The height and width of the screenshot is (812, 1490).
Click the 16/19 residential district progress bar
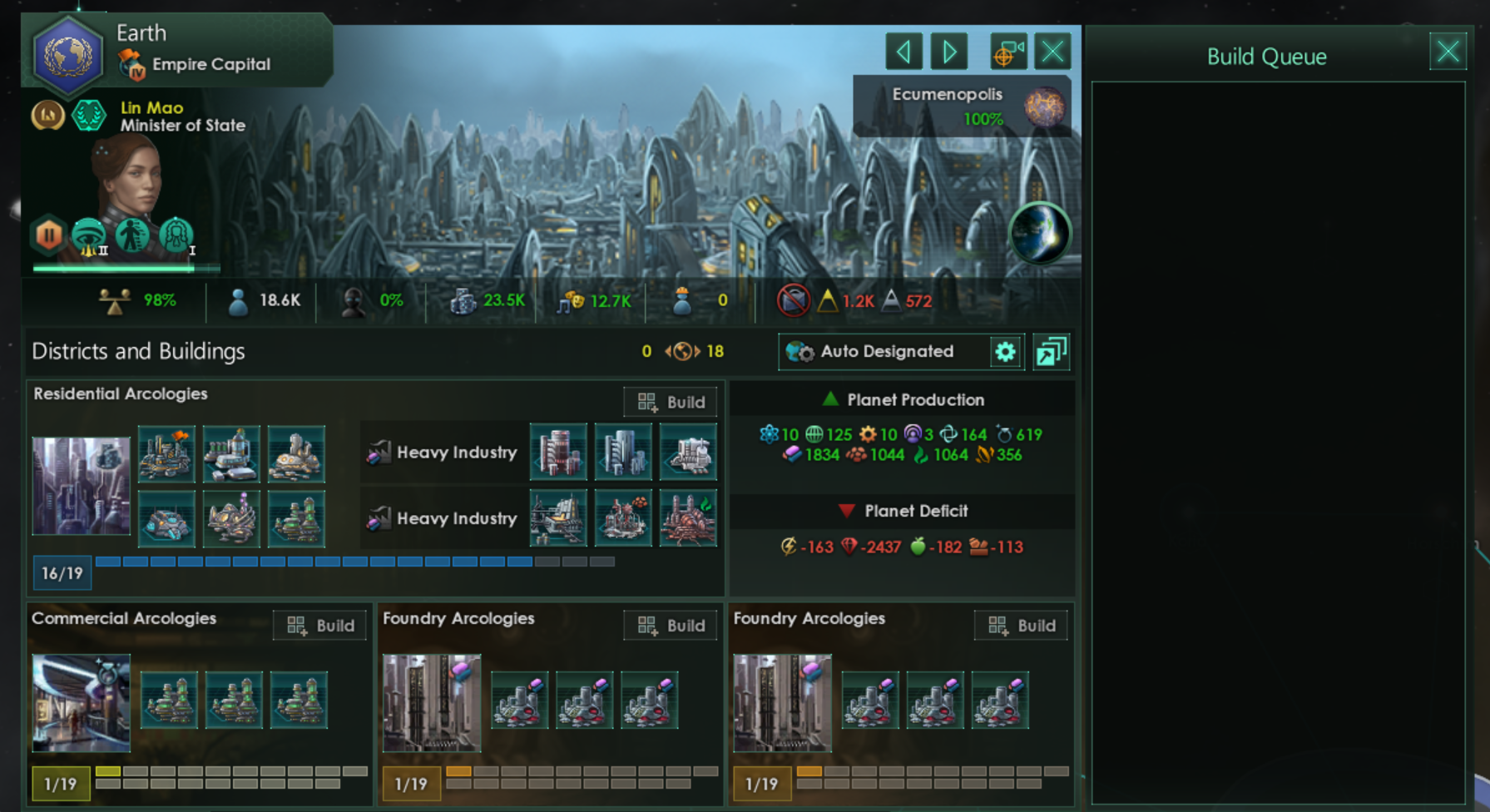point(62,572)
